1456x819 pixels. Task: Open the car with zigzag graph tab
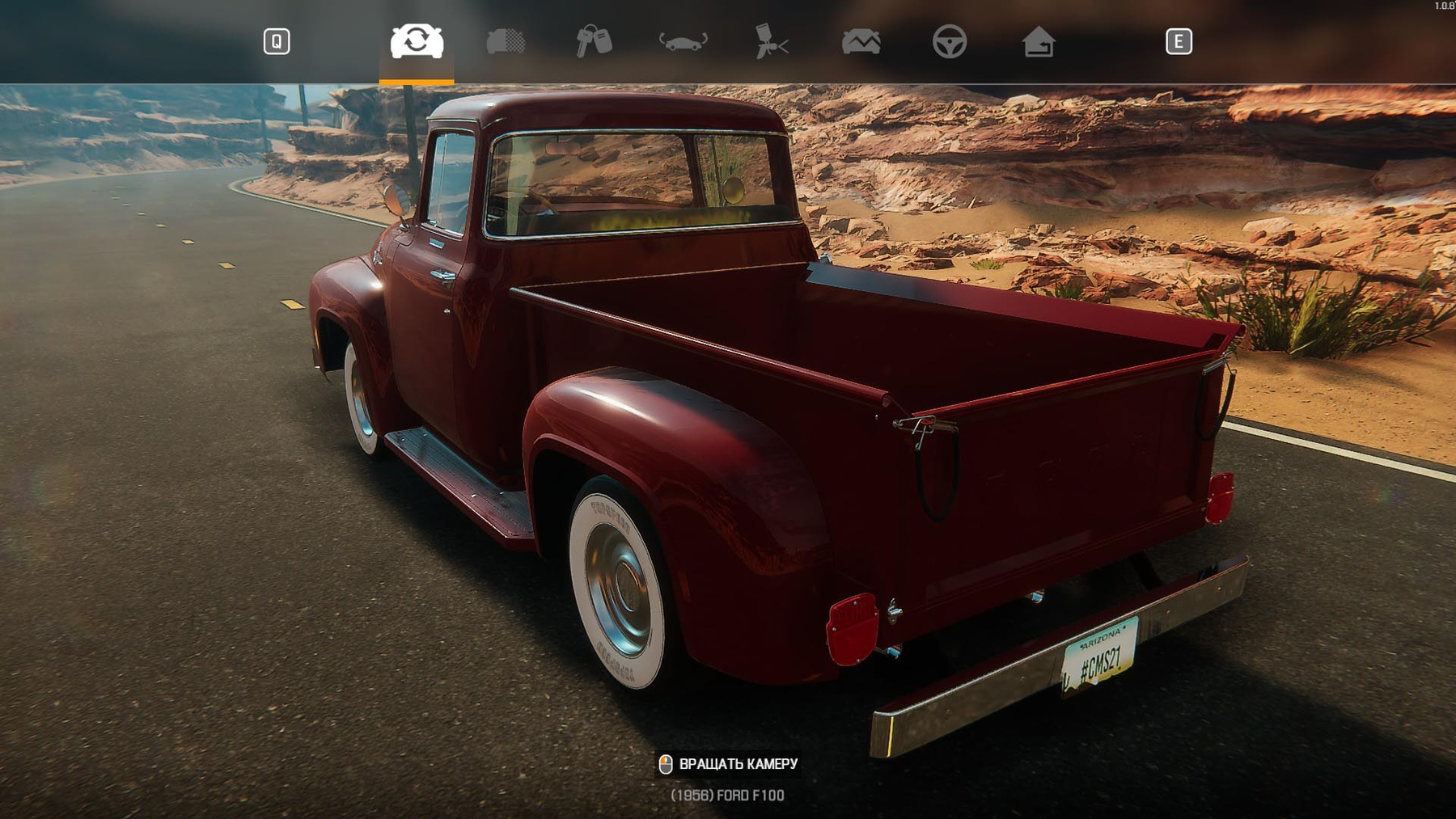coord(861,41)
